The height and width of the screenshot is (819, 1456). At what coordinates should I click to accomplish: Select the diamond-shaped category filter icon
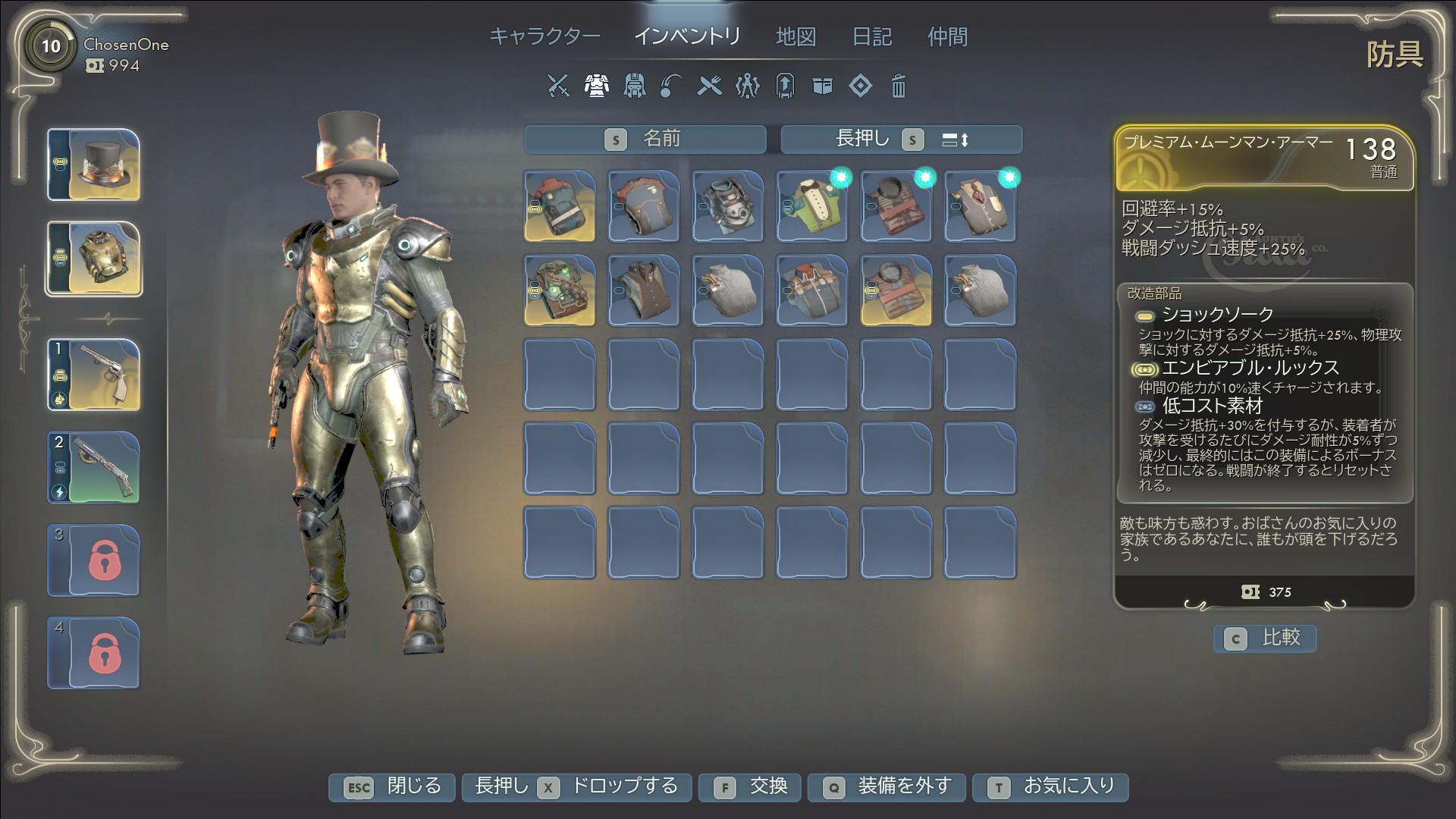coord(860,86)
